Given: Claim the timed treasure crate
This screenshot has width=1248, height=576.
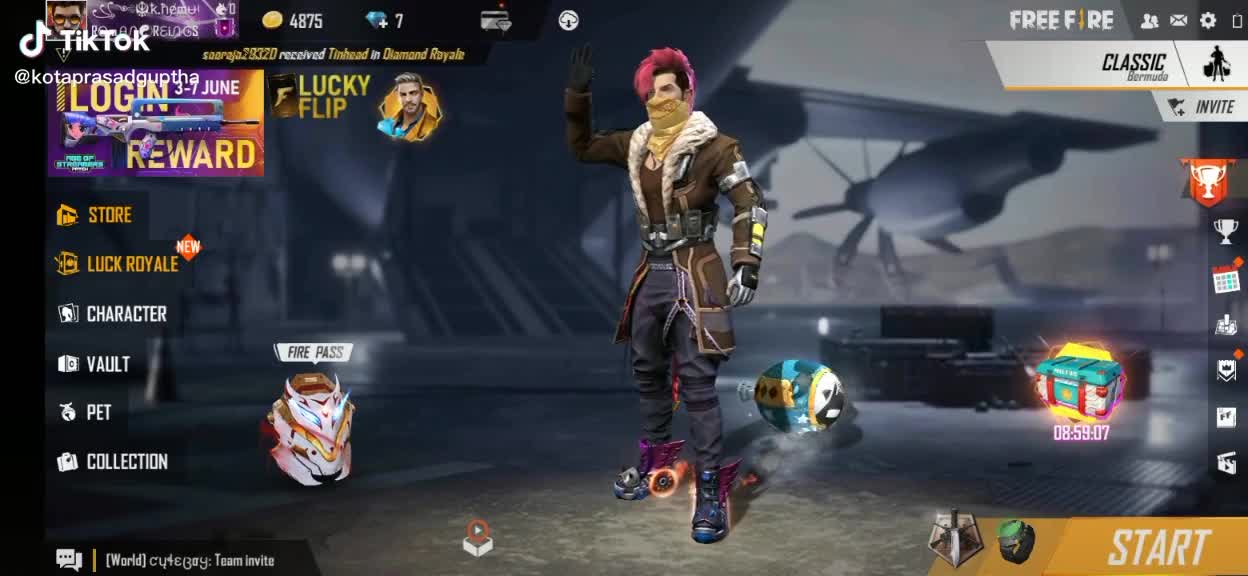Looking at the screenshot, I should click(1080, 384).
